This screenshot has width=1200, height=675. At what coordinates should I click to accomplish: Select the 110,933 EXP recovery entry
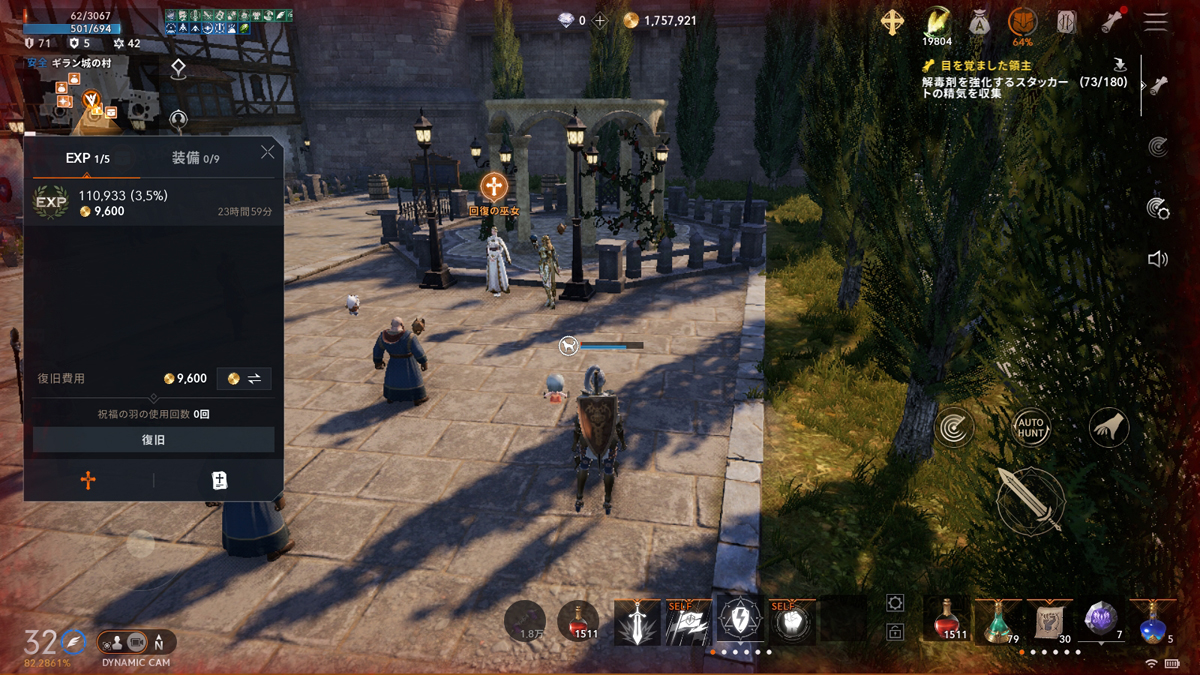pyautogui.click(x=153, y=202)
